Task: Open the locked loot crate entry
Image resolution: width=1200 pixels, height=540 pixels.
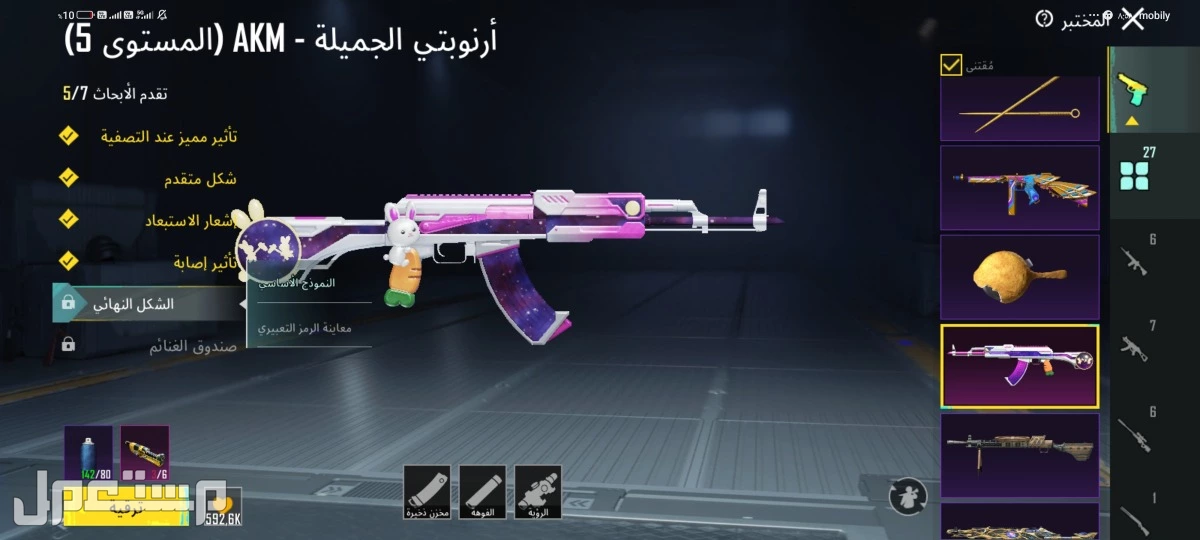Action: coord(150,346)
